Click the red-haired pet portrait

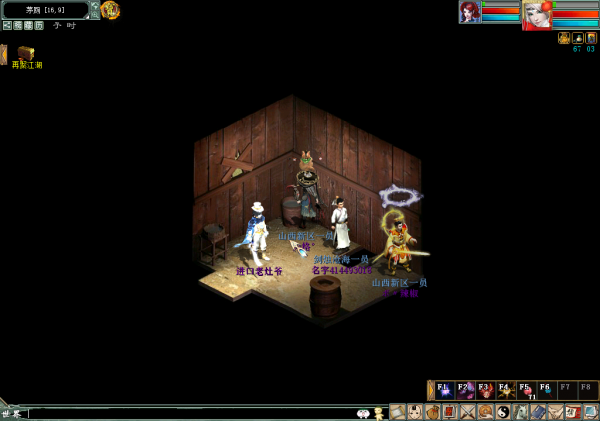coord(469,11)
